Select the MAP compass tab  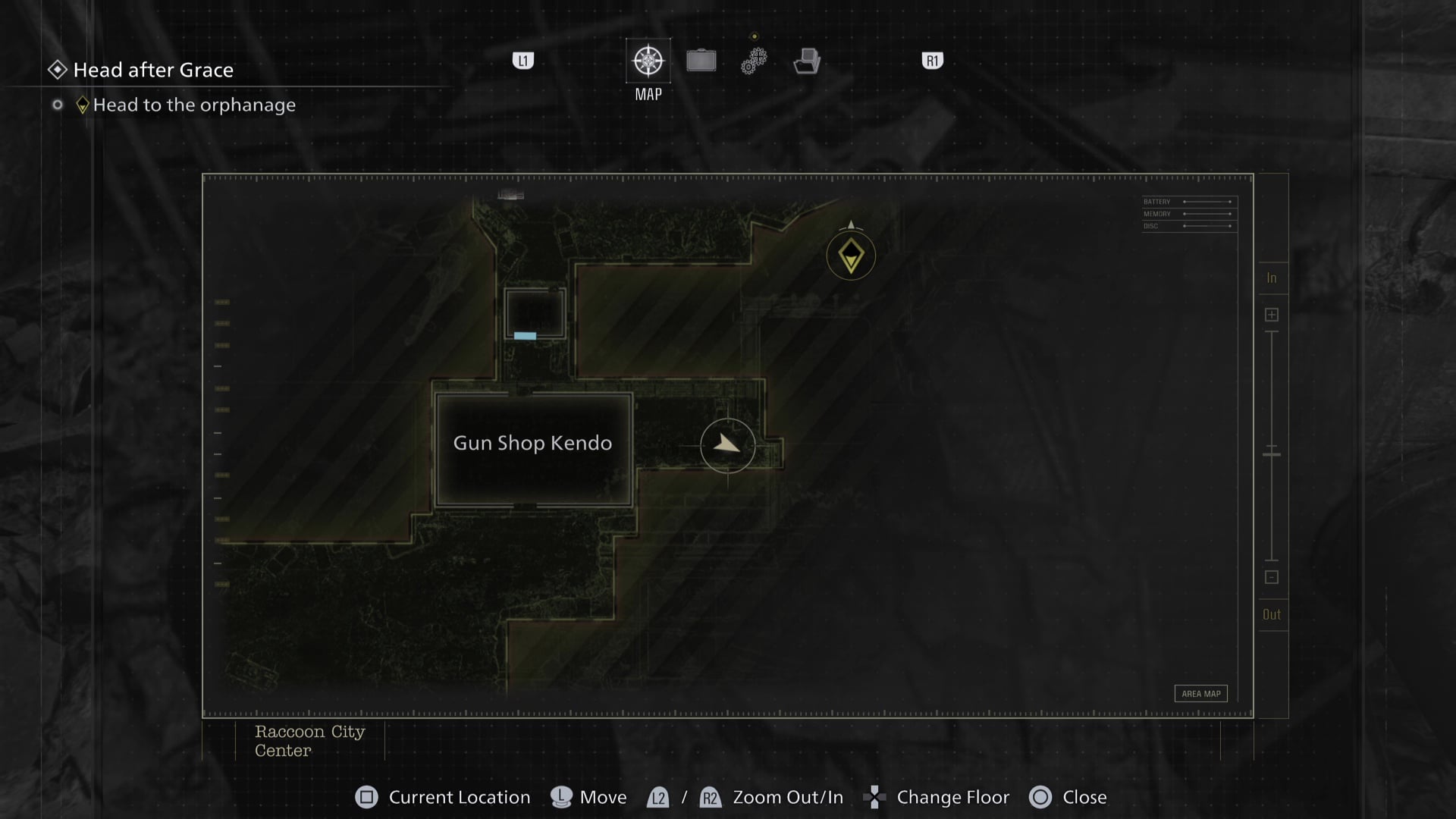[x=648, y=61]
